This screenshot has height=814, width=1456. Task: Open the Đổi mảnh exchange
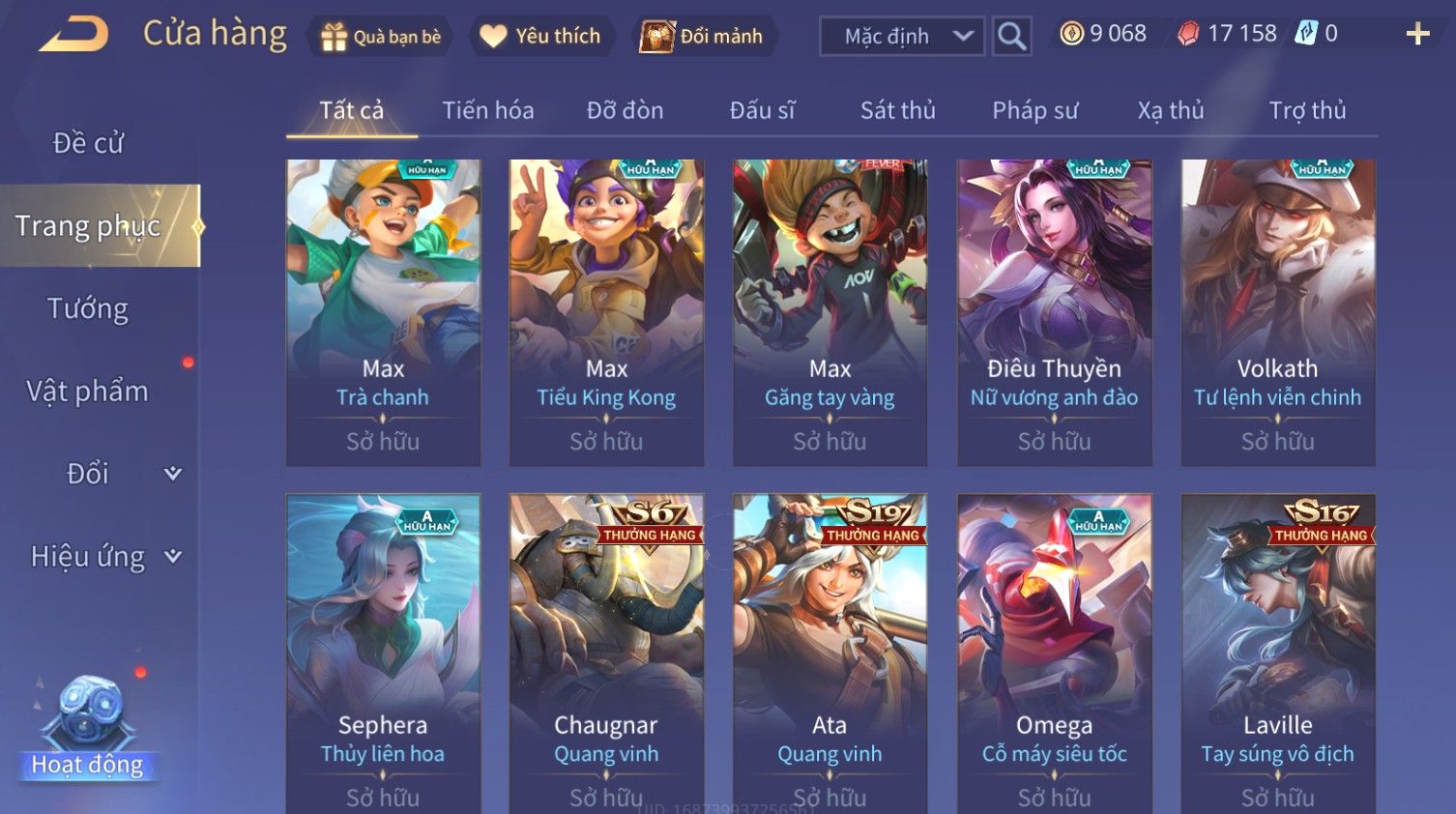tap(703, 37)
